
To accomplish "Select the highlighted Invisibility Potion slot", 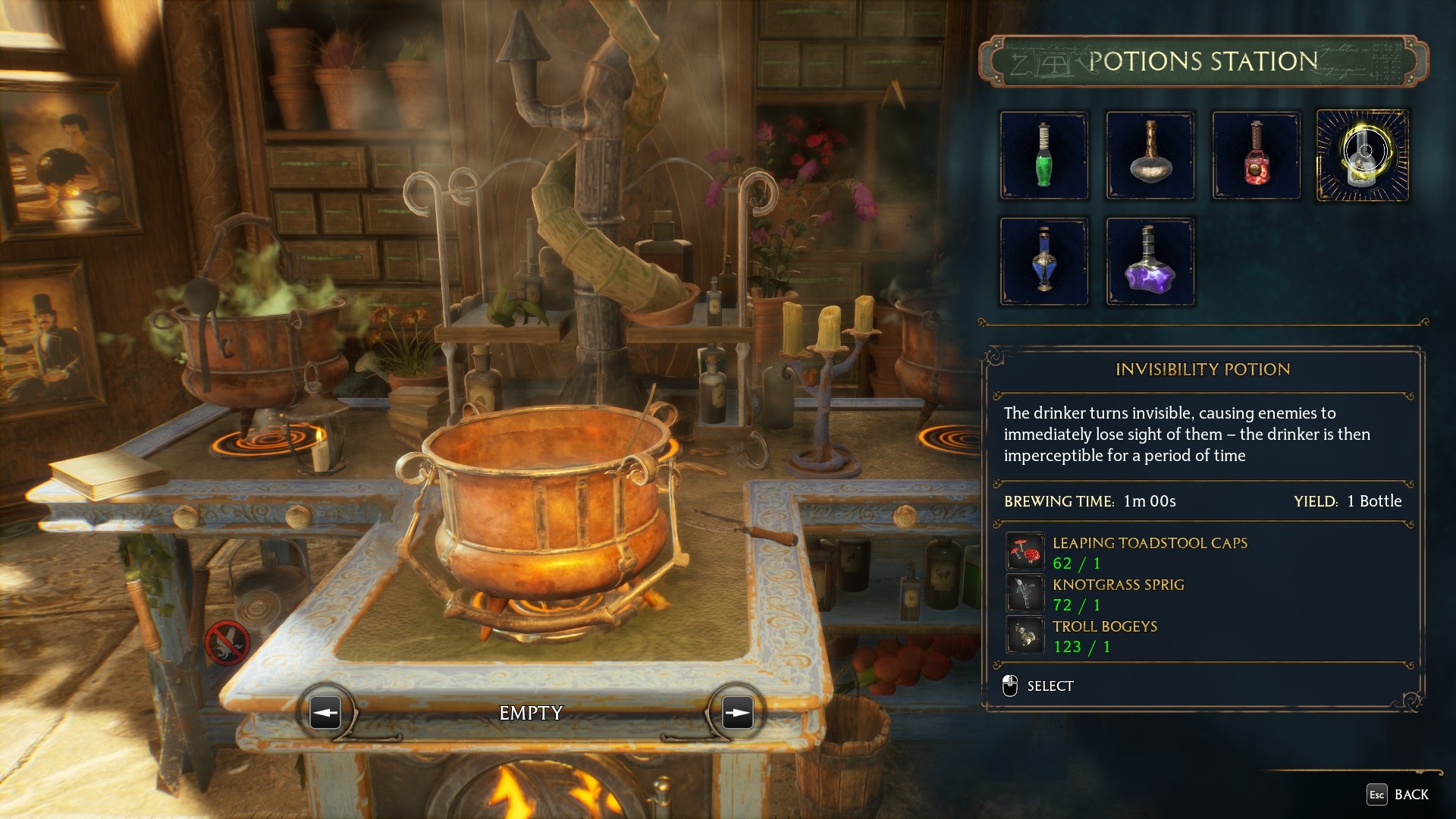I will point(1363,155).
